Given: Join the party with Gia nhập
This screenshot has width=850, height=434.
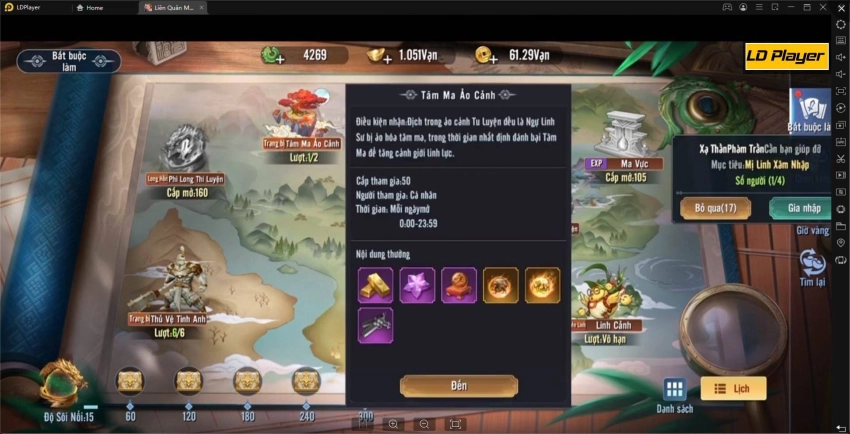Looking at the screenshot, I should pos(805,208).
